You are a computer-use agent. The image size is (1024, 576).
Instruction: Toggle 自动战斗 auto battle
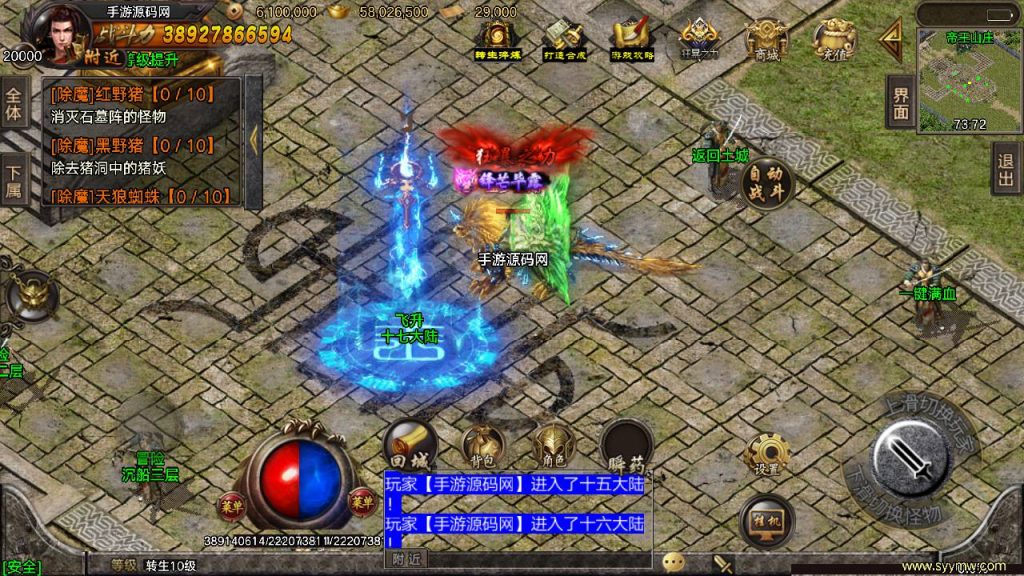[x=768, y=183]
